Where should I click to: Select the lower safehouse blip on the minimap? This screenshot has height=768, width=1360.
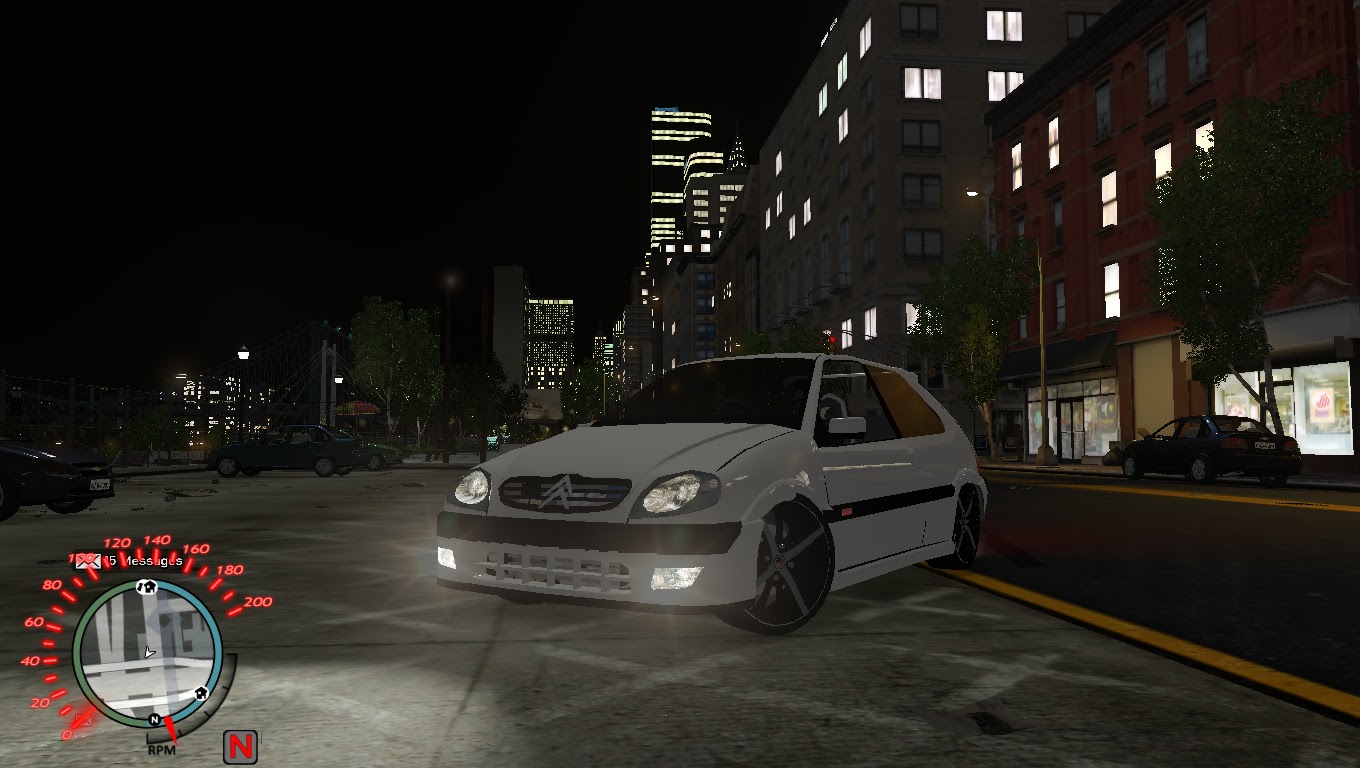pyautogui.click(x=200, y=694)
